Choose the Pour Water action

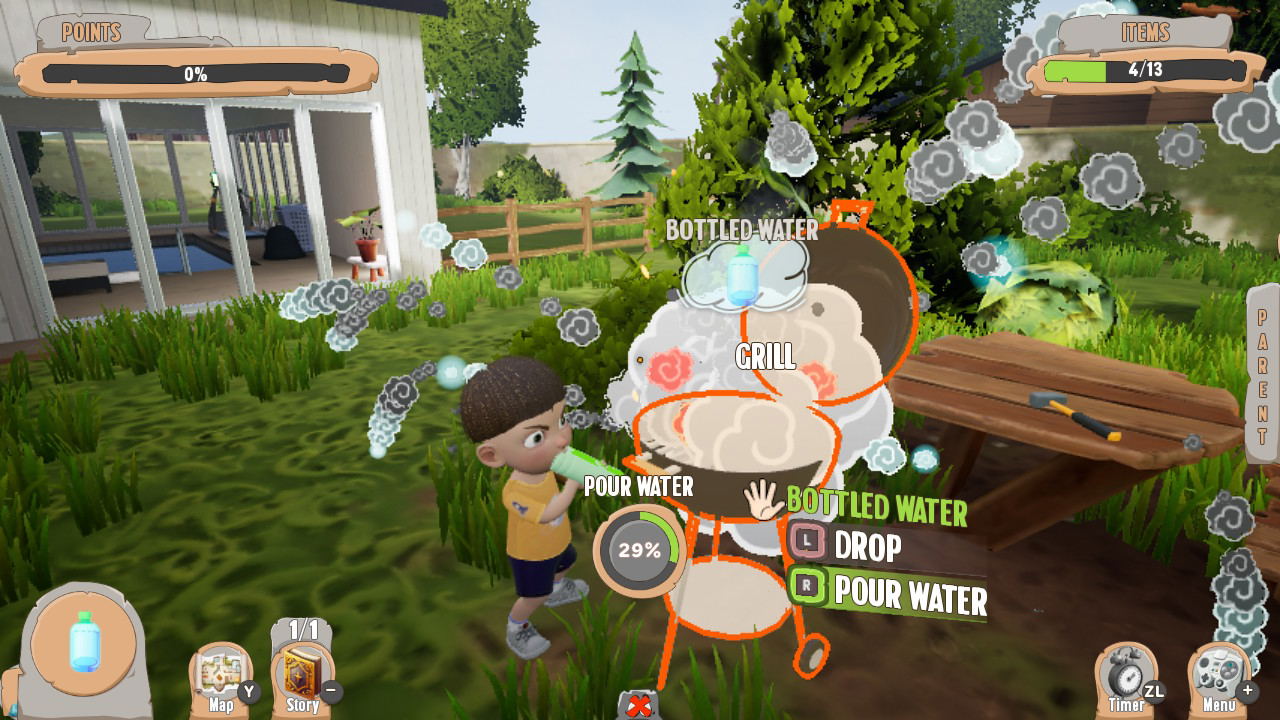(888, 592)
